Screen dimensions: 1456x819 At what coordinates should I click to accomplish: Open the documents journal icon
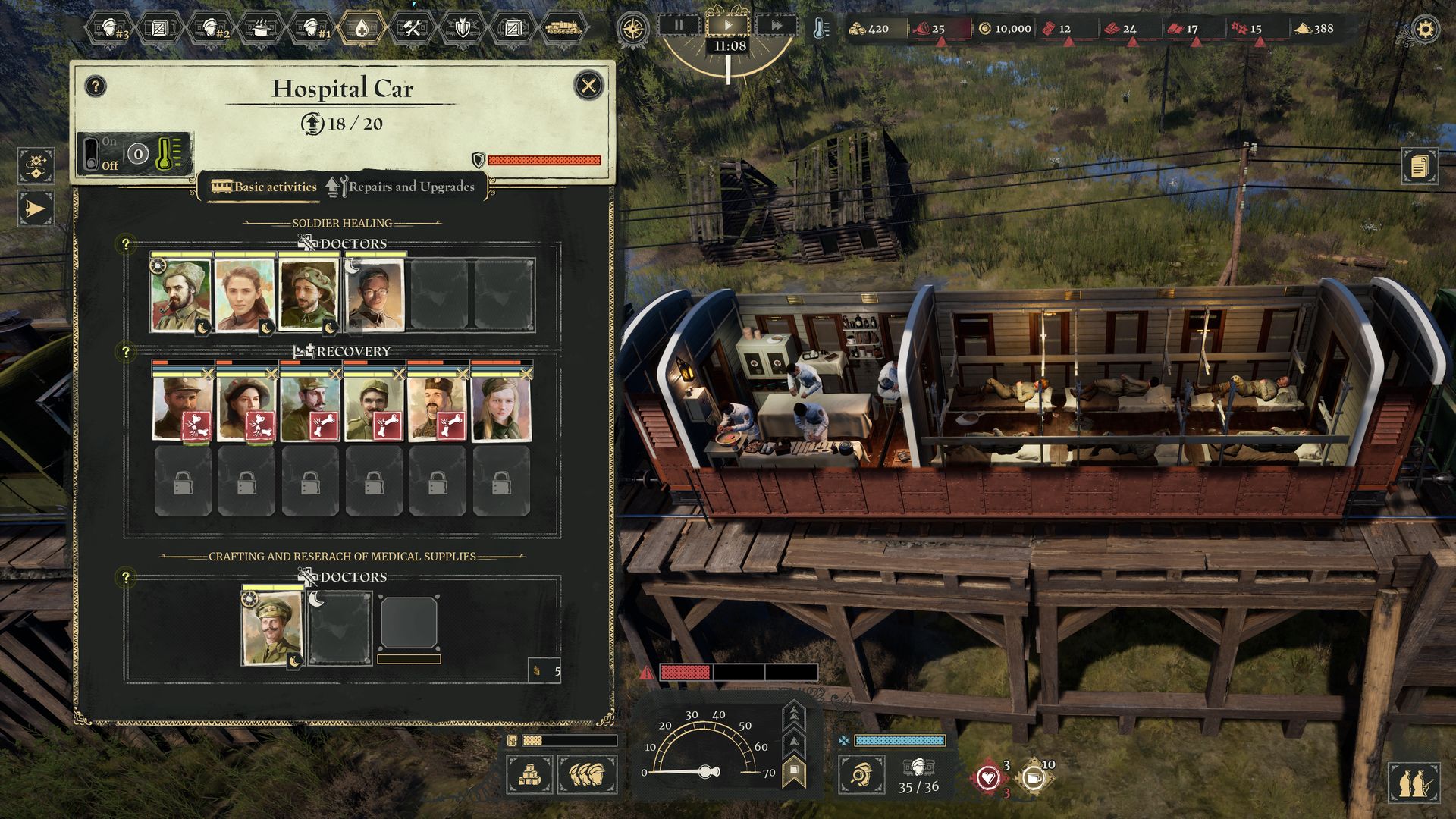[1420, 165]
